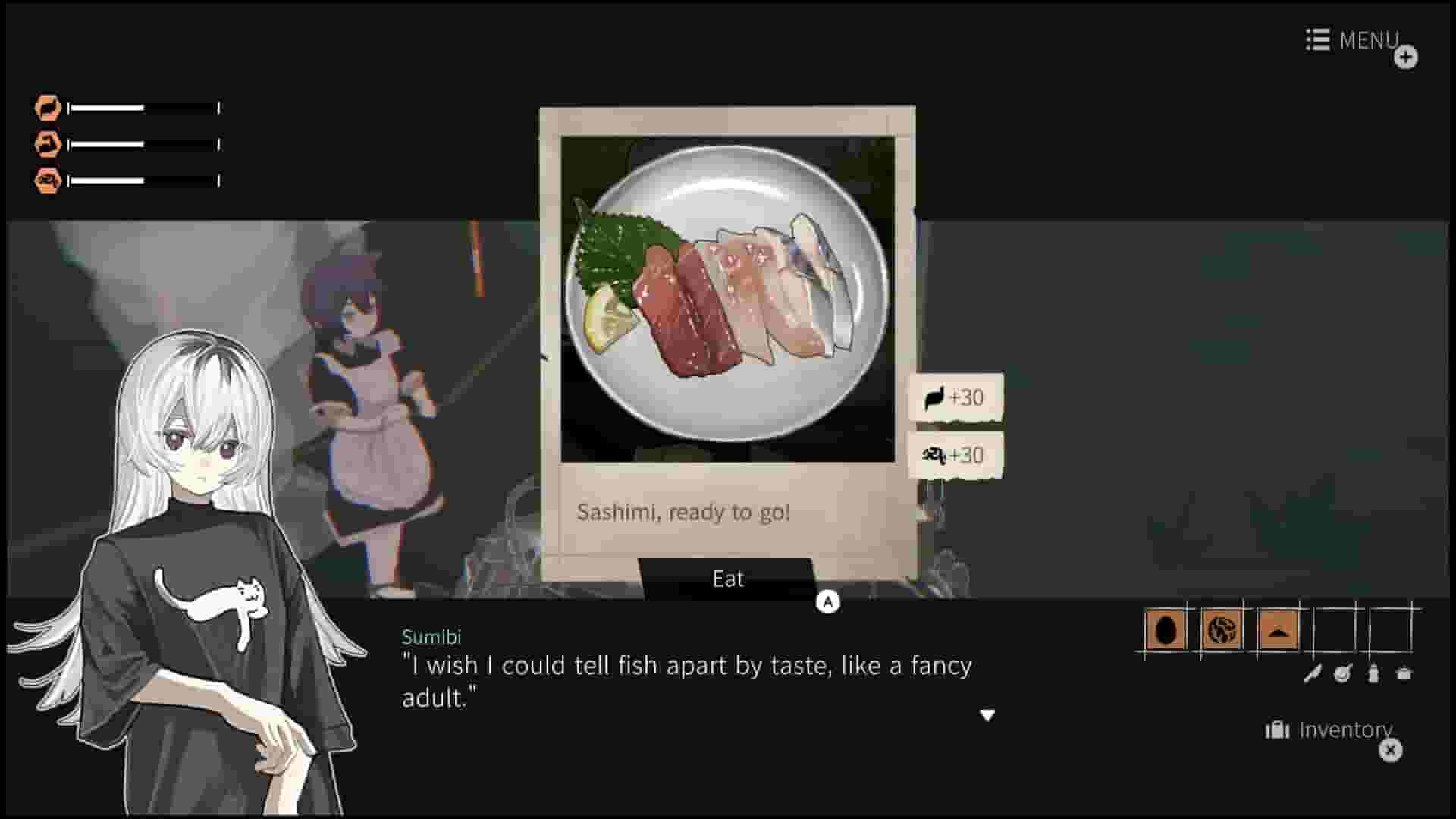Click Sumibi's name label above dialogue
1456x819 pixels.
tap(432, 637)
